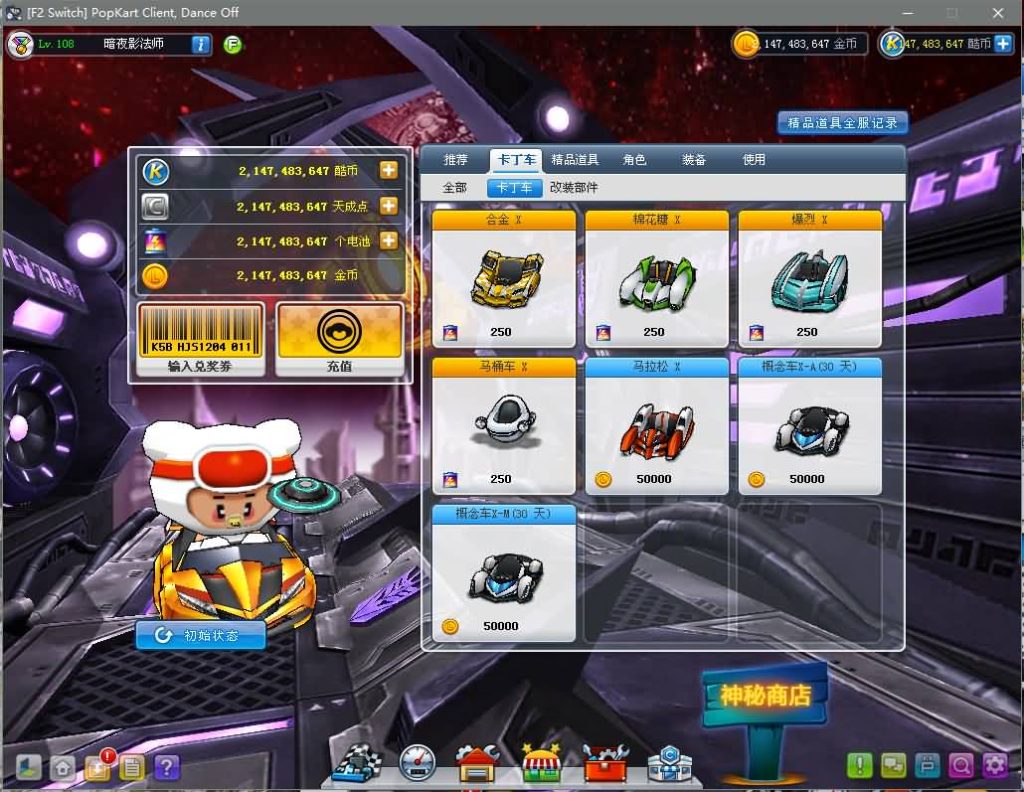Open the 使用 tab
The width and height of the screenshot is (1024, 792).
(x=754, y=160)
